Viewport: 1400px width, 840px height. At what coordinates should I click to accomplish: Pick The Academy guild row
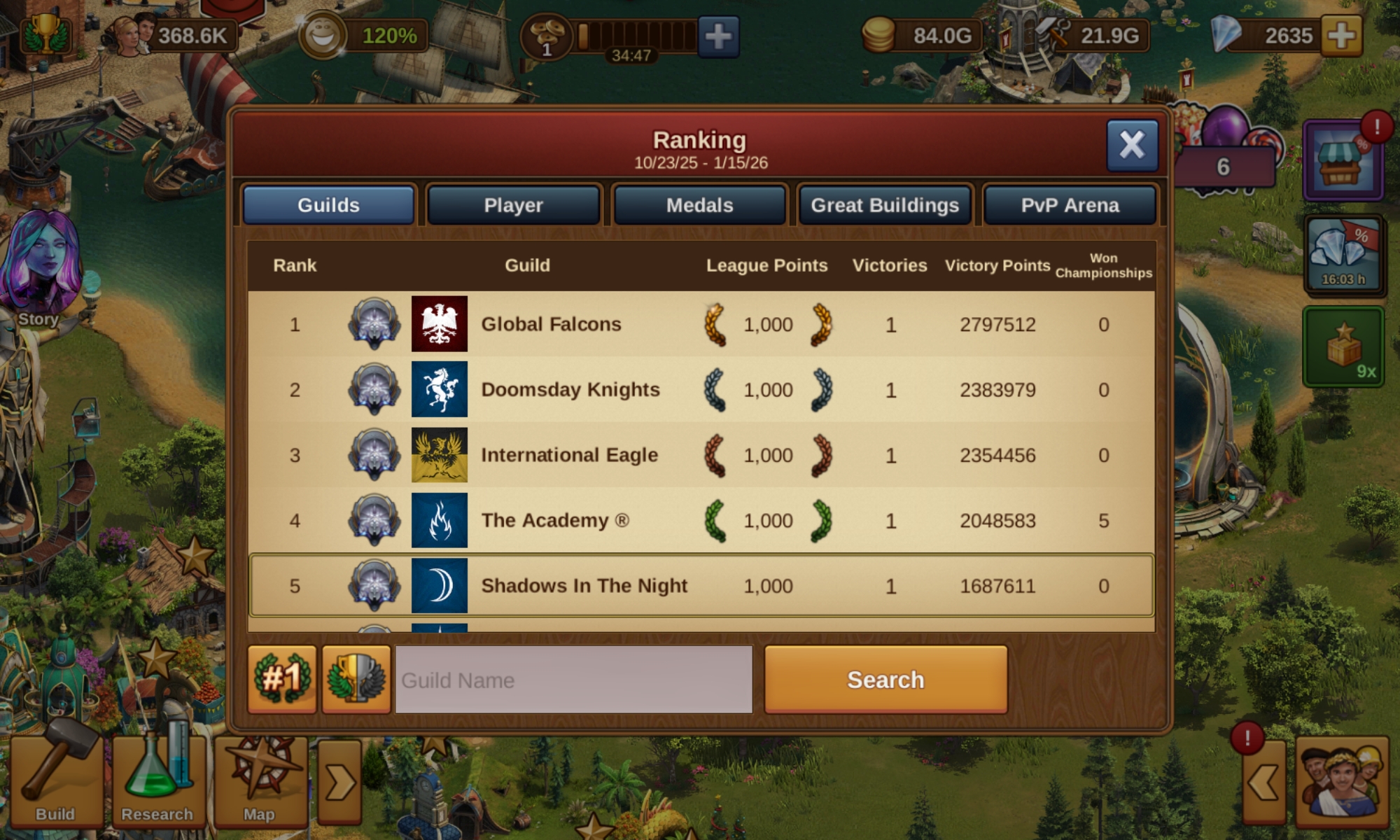coord(554,520)
